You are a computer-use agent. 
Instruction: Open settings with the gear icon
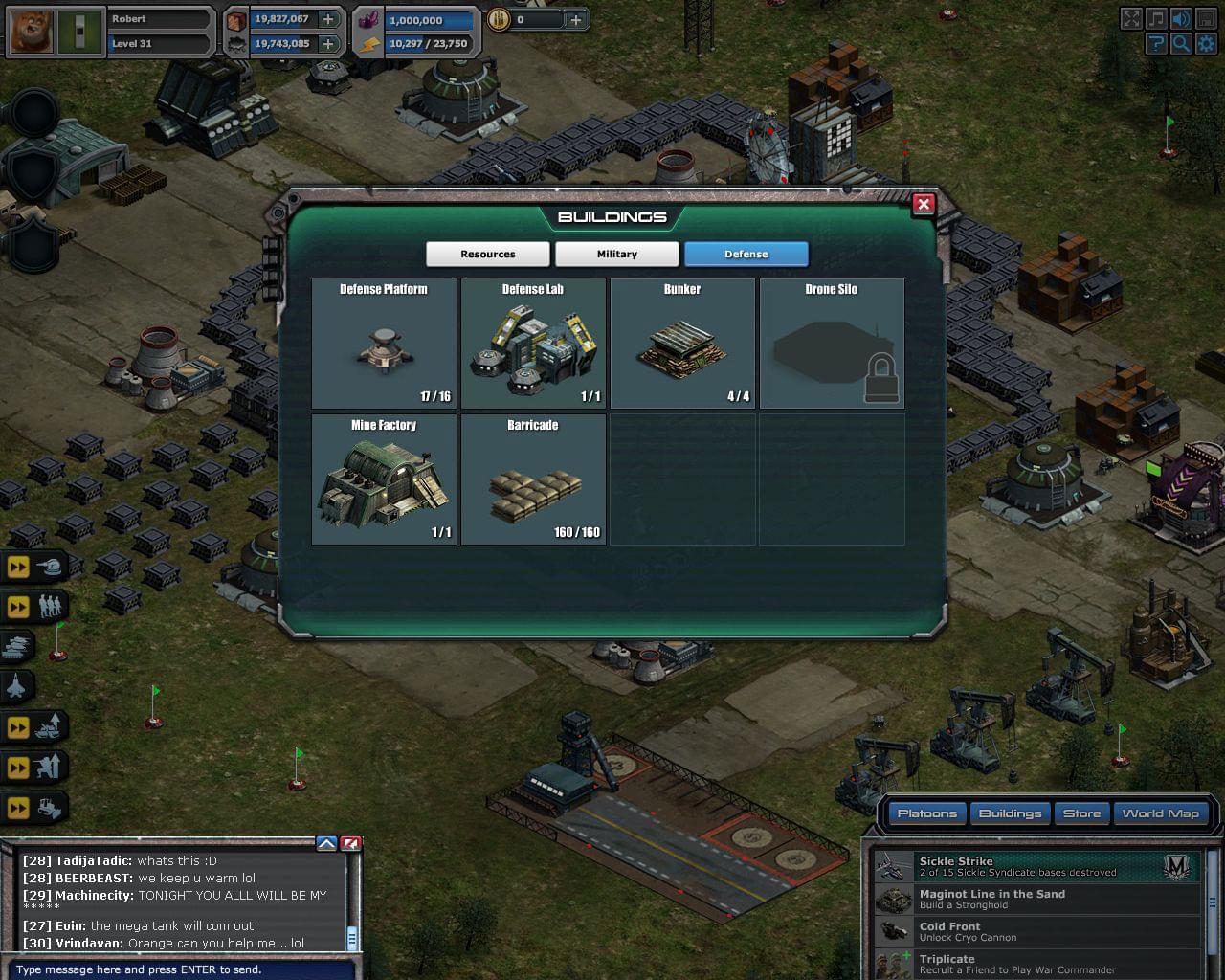1206,43
